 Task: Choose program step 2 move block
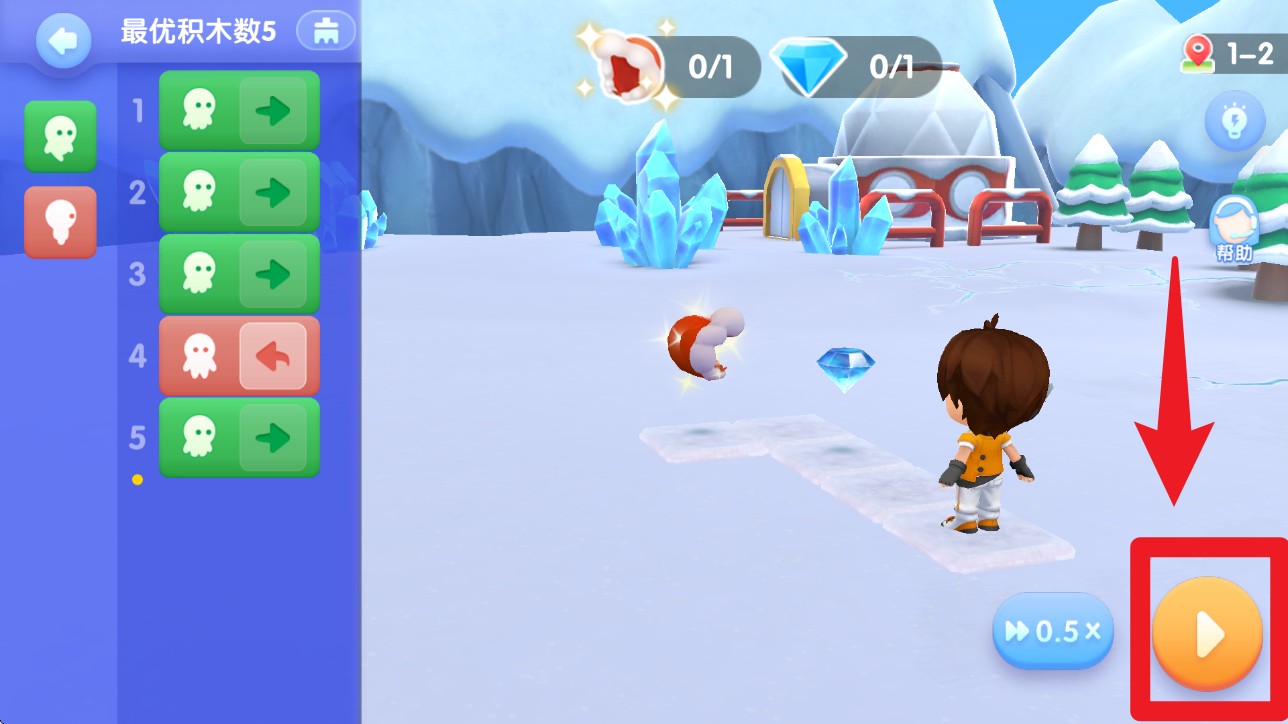tap(239, 192)
